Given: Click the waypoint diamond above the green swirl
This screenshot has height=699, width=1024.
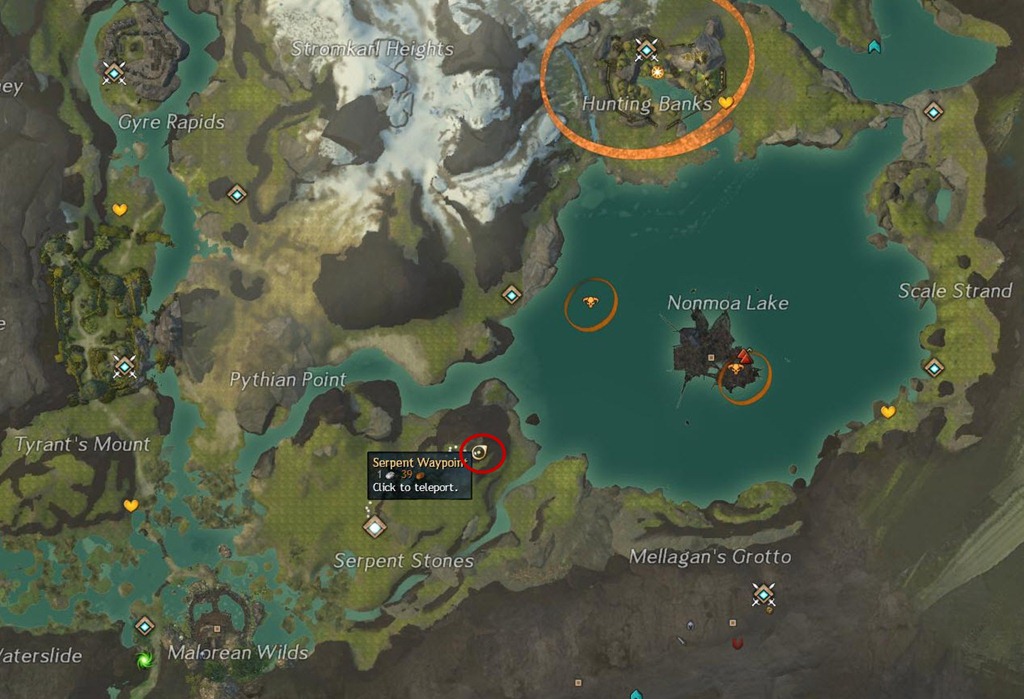Looking at the screenshot, I should tap(145, 626).
